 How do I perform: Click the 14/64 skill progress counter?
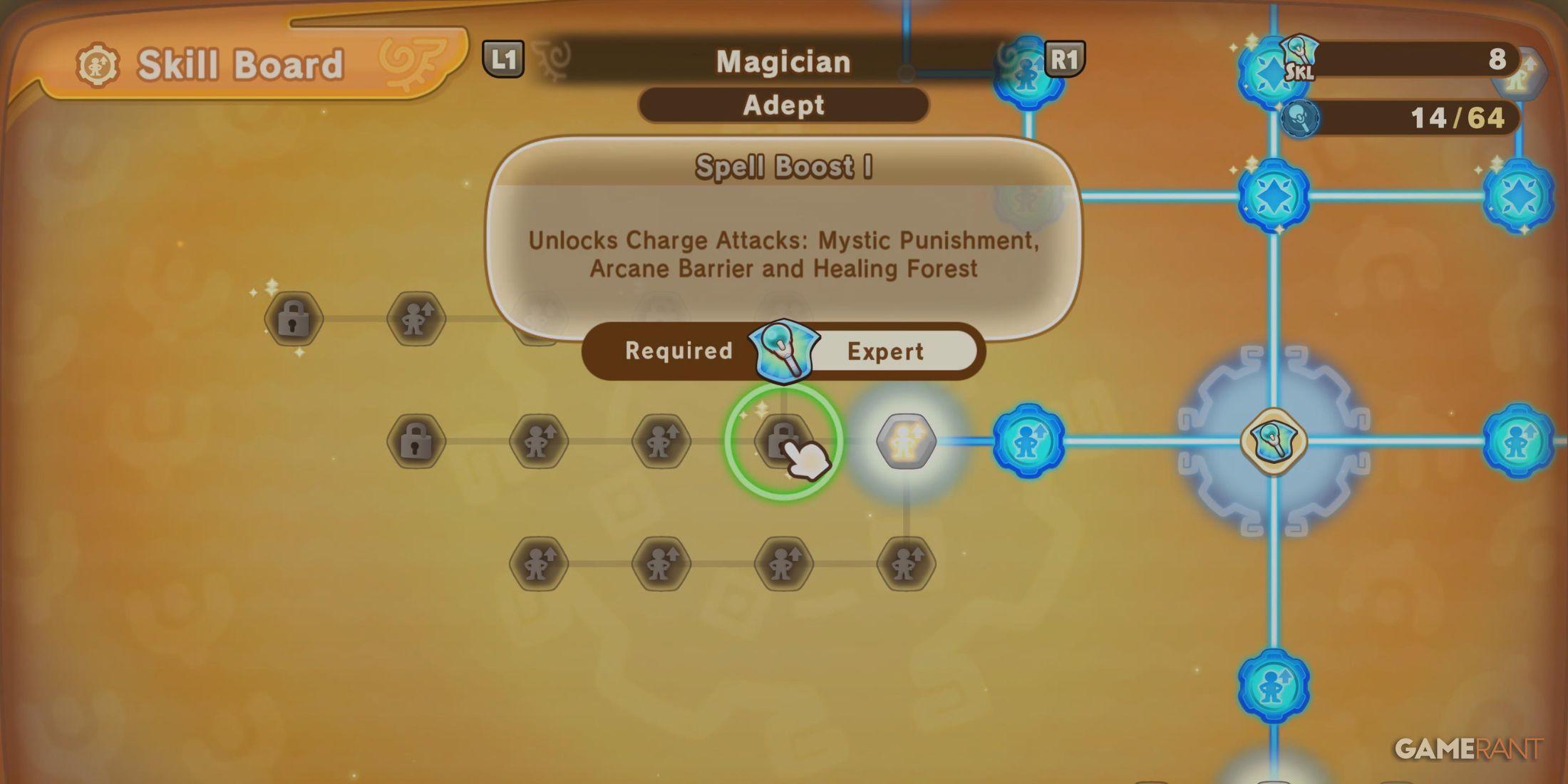[x=1458, y=118]
